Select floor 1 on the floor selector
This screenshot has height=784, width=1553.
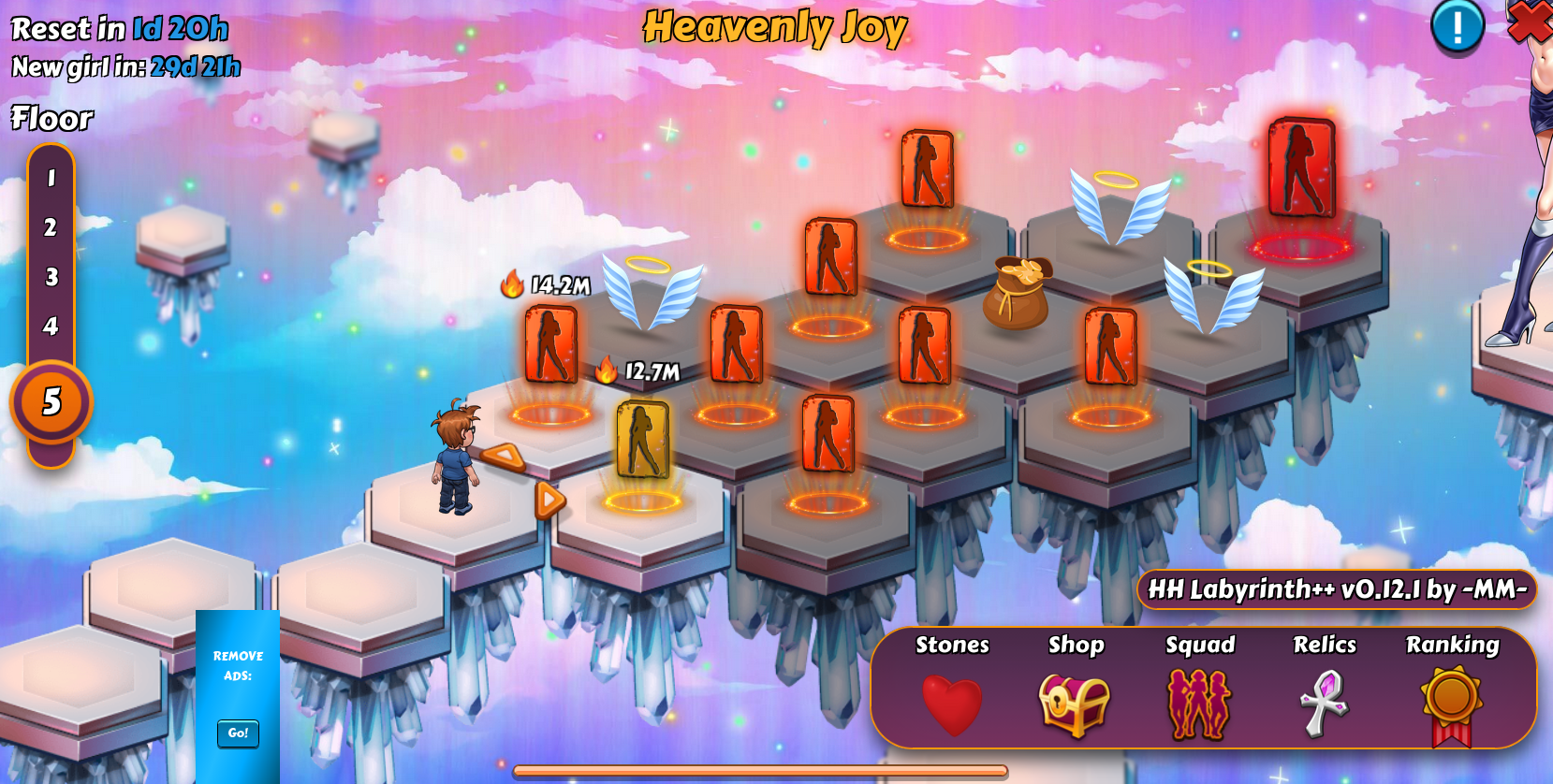[x=51, y=178]
